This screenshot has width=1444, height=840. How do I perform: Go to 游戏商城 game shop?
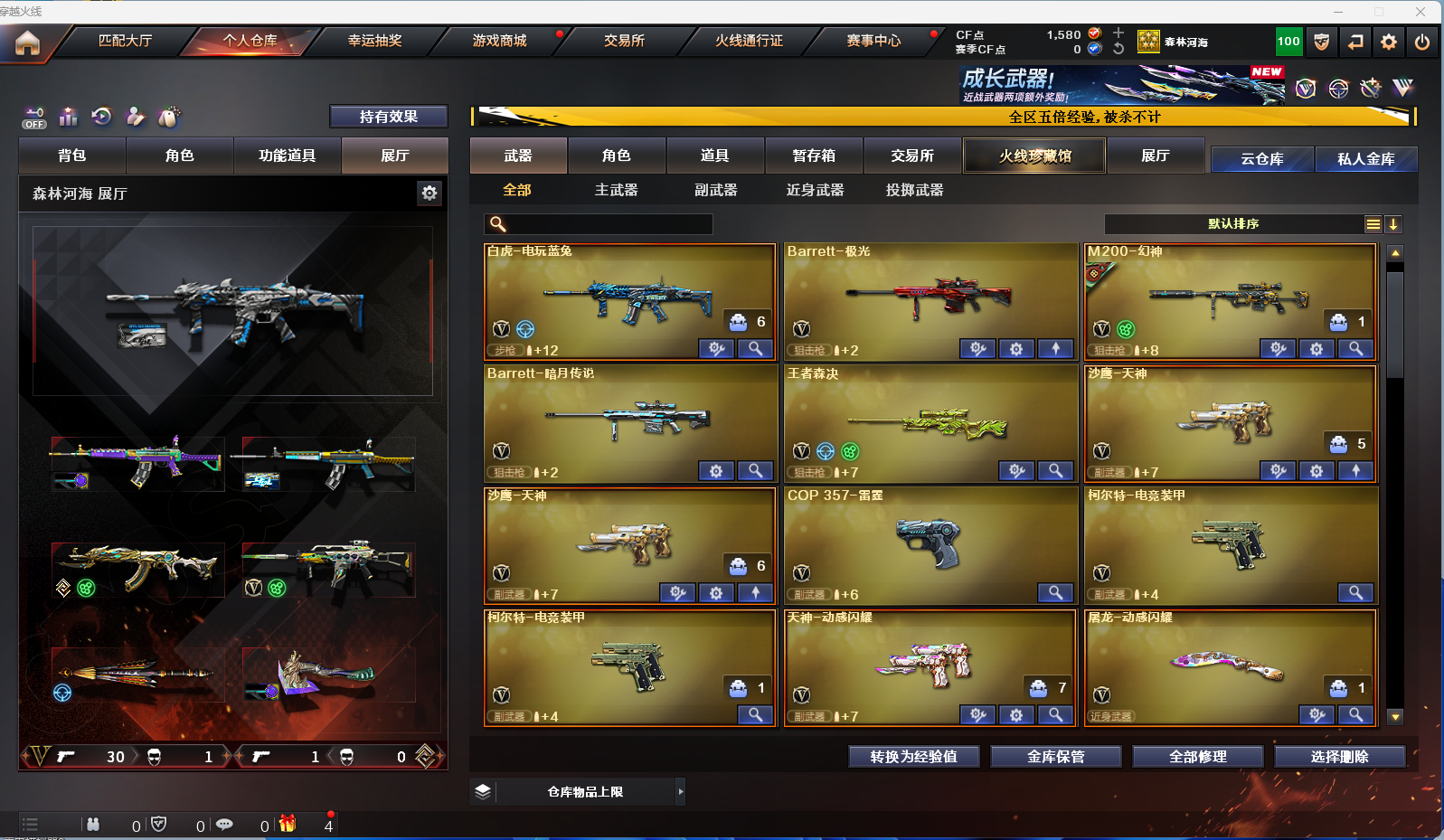pyautogui.click(x=499, y=41)
